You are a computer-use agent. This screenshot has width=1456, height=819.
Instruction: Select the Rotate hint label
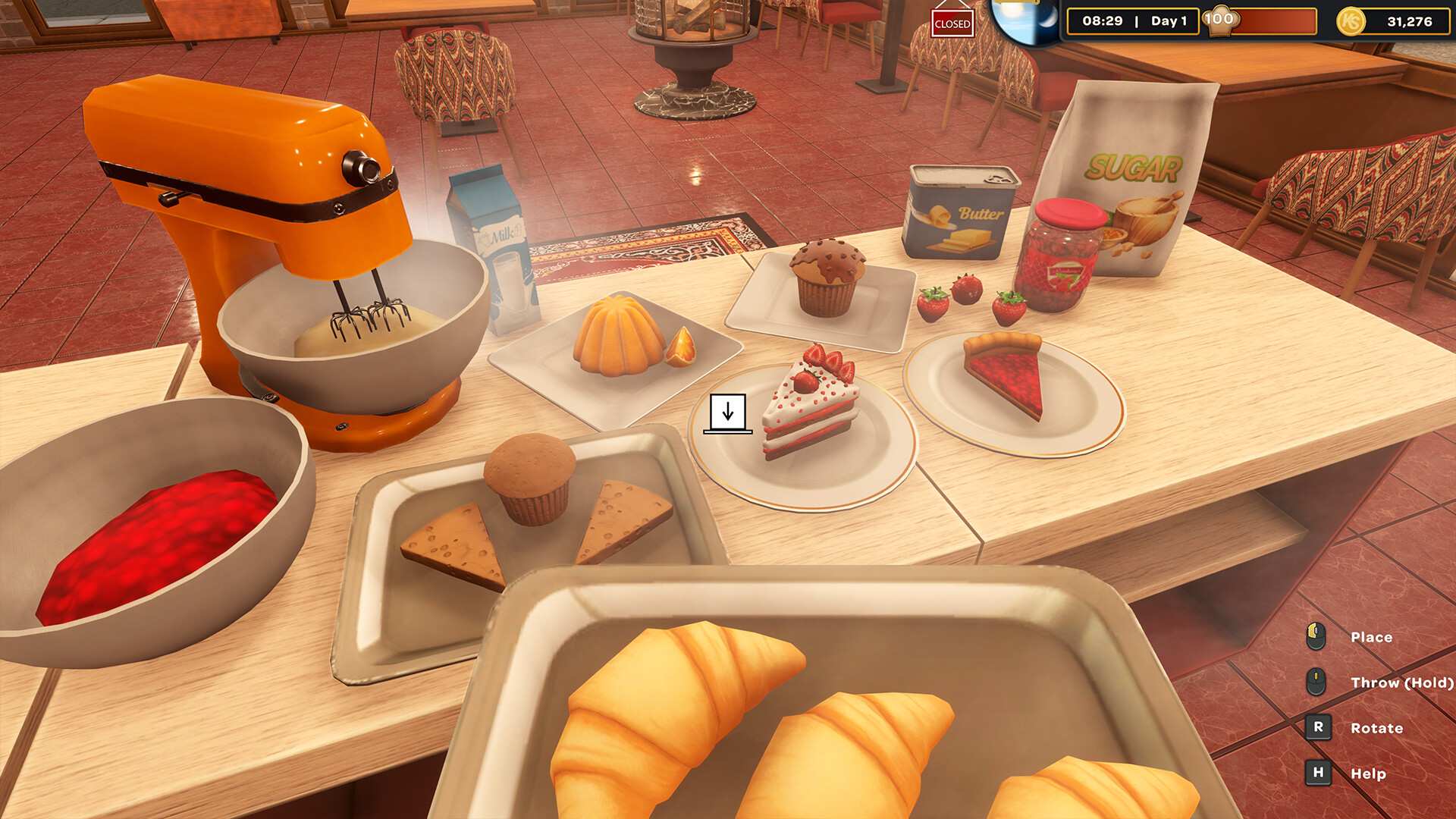click(x=1376, y=728)
